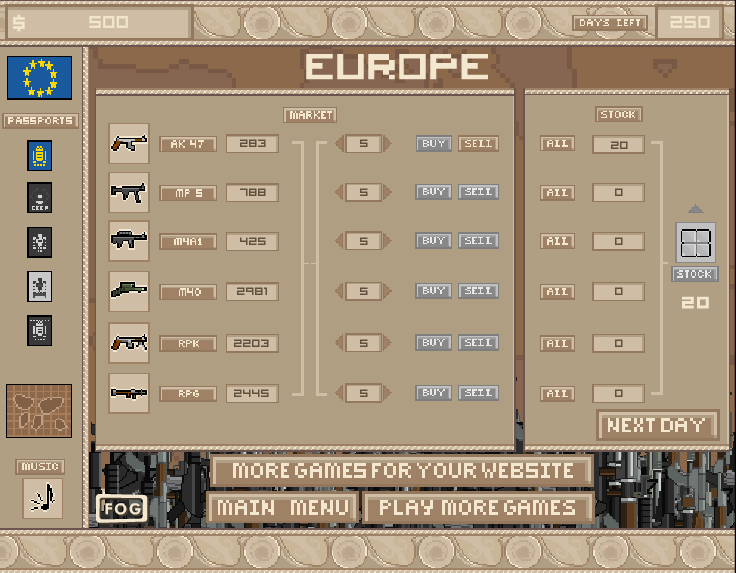
Task: Sell the MP 5 weapon
Action: tap(478, 192)
